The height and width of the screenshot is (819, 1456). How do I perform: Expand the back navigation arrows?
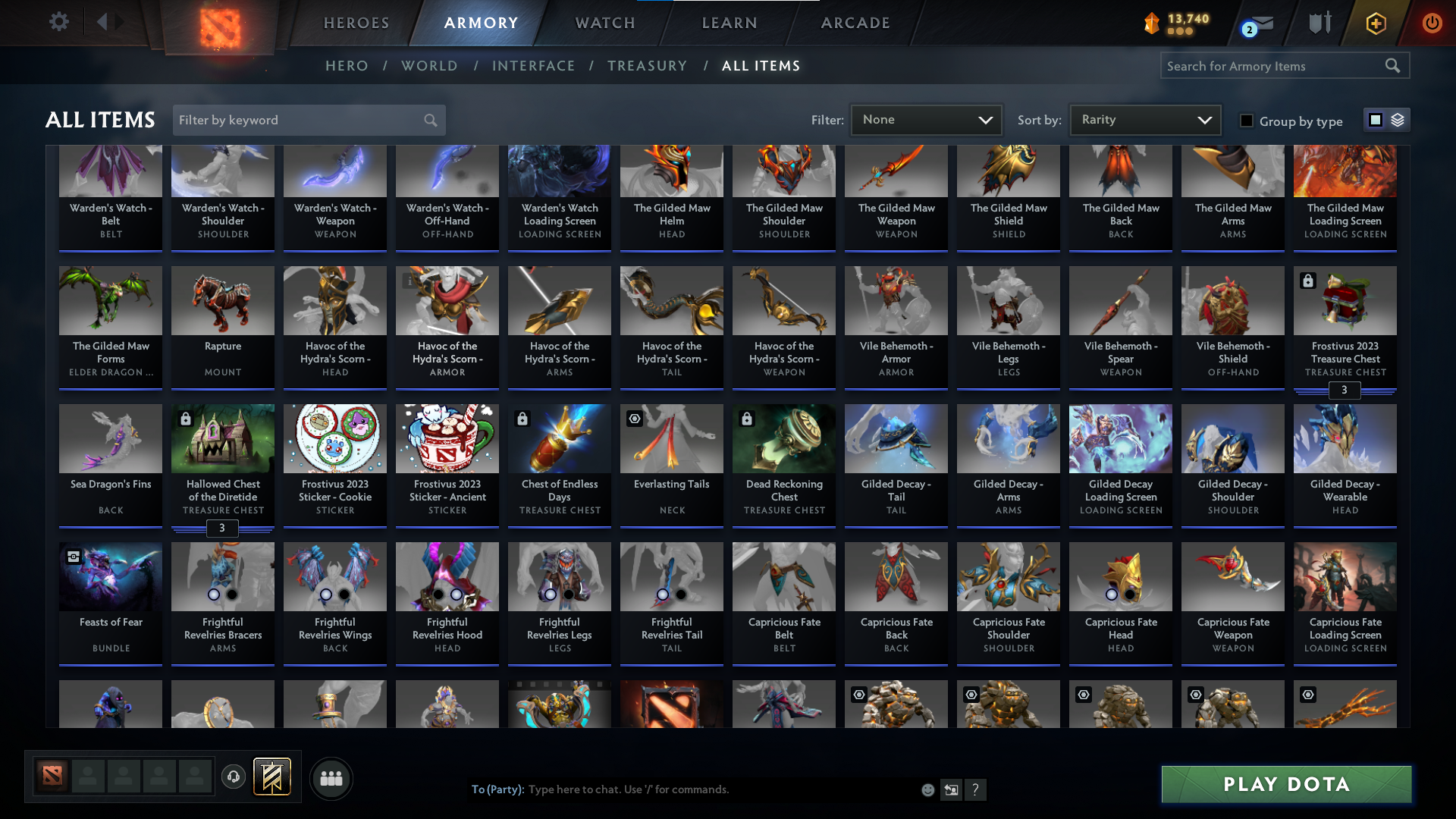[x=110, y=21]
